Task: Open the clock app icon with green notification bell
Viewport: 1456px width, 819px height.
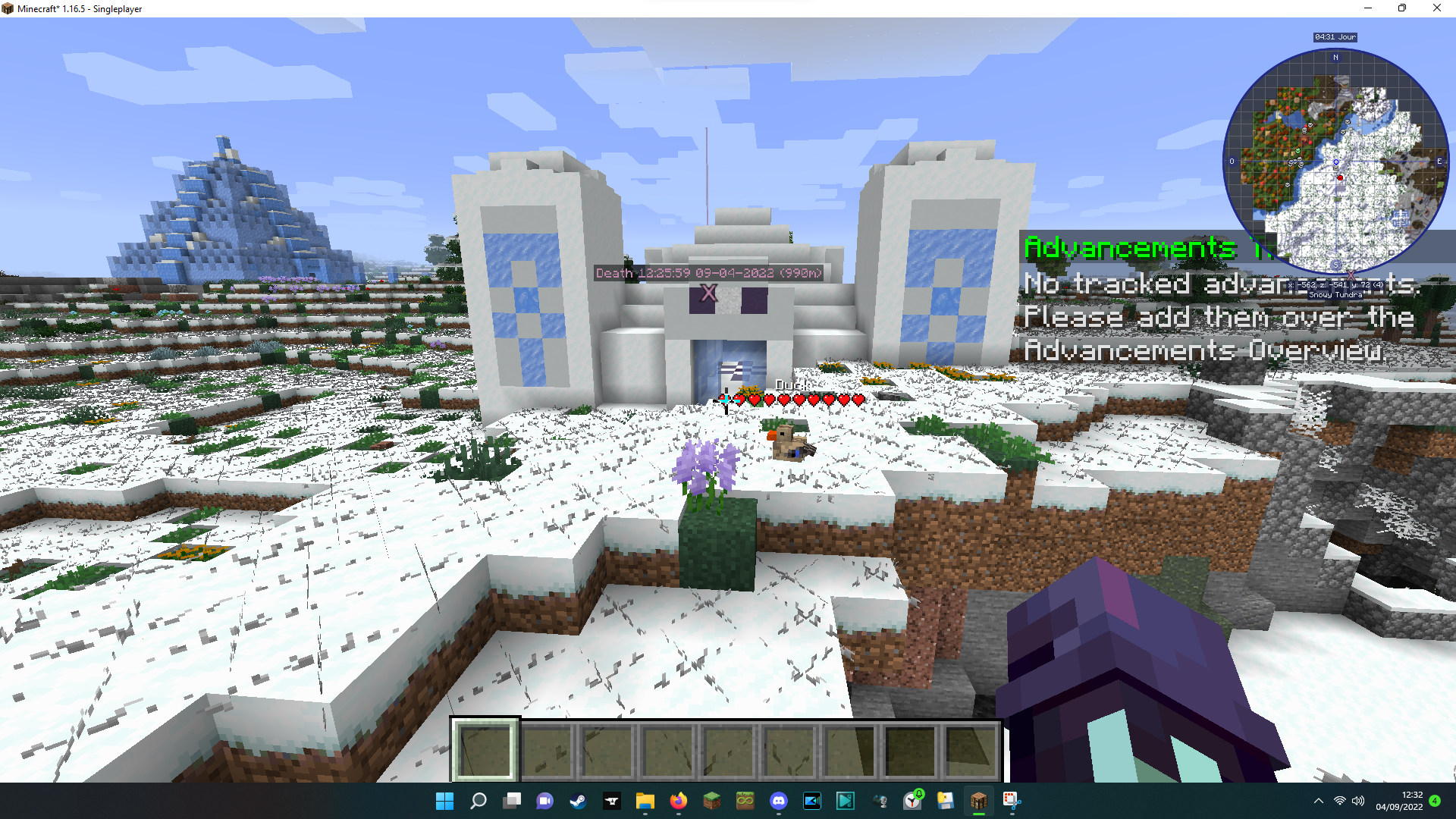Action: pos(912,802)
